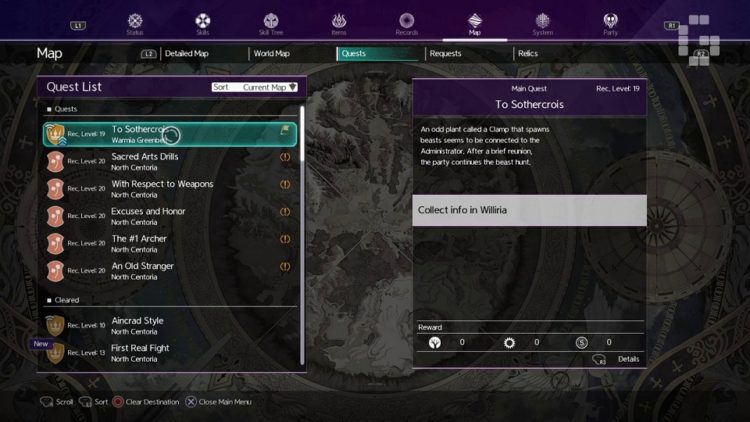Select the Detailed Map sub-tab
Screen dimensions: 750x422
192,53
